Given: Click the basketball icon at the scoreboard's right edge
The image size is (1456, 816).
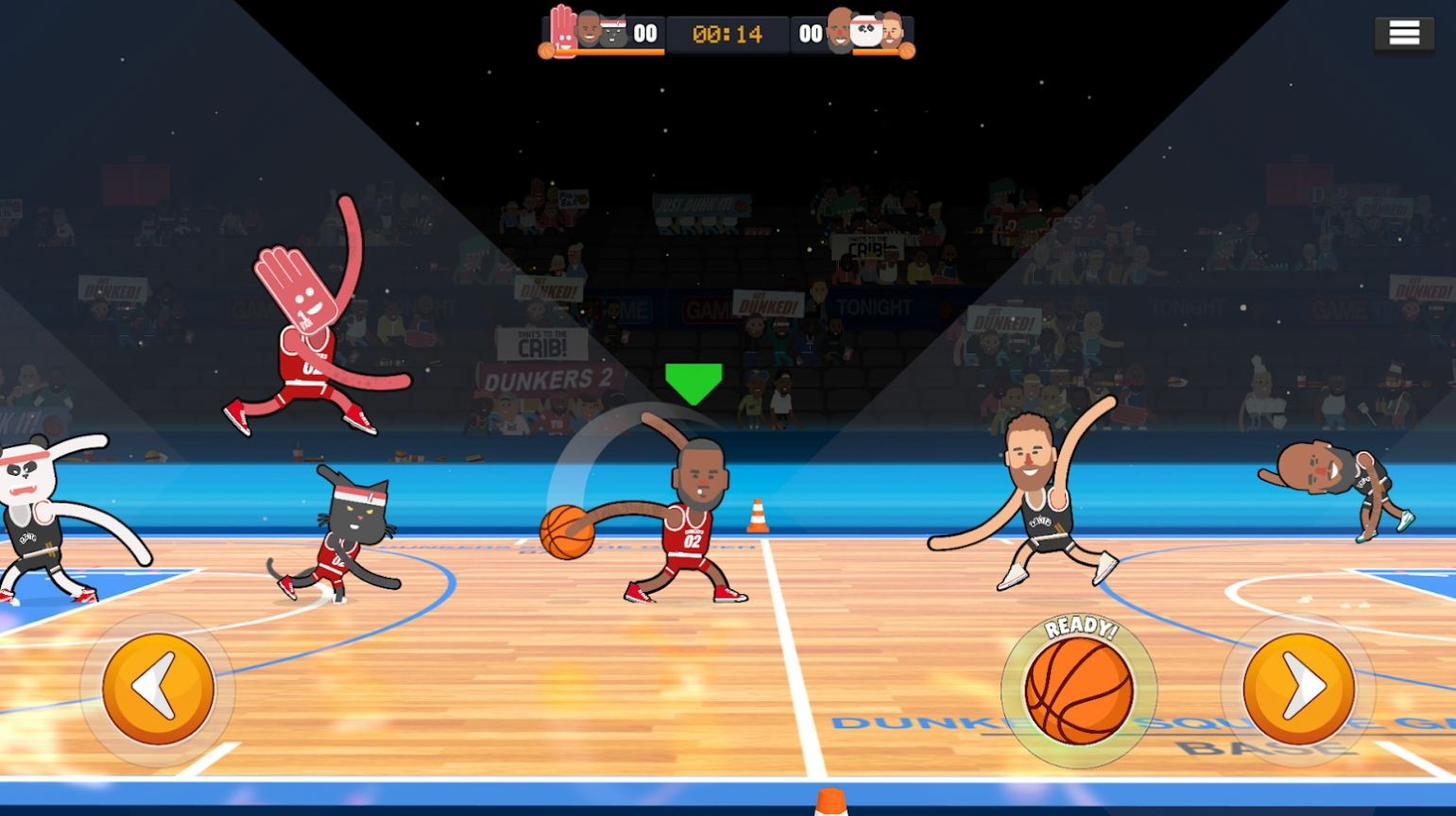Looking at the screenshot, I should pos(910,49).
